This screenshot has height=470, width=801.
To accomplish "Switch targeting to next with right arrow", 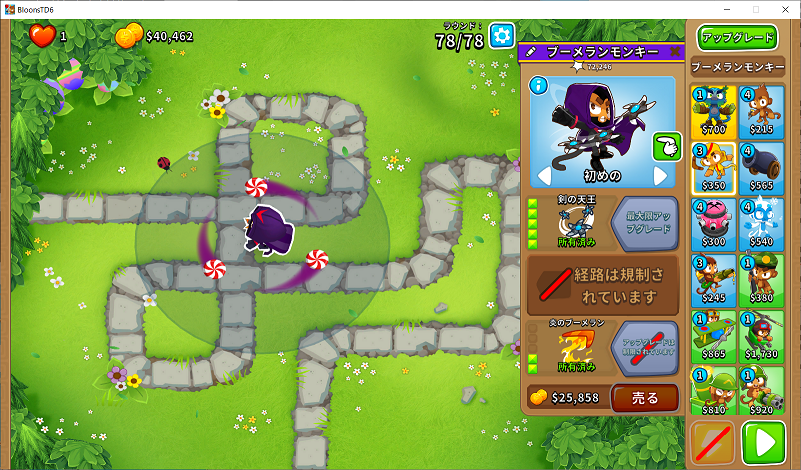I will pos(660,176).
